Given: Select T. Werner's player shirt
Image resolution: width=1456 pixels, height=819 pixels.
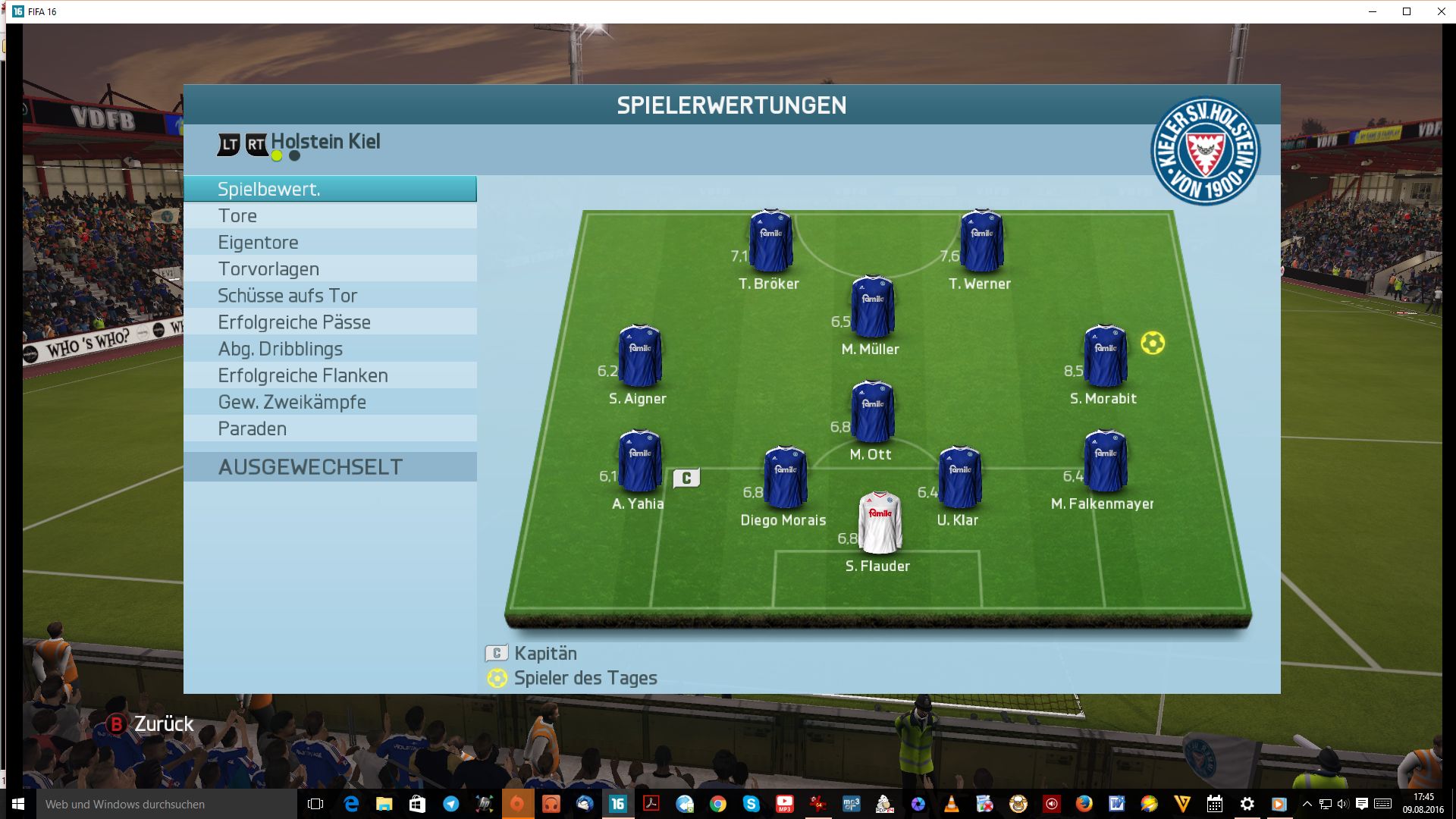Looking at the screenshot, I should tap(981, 241).
